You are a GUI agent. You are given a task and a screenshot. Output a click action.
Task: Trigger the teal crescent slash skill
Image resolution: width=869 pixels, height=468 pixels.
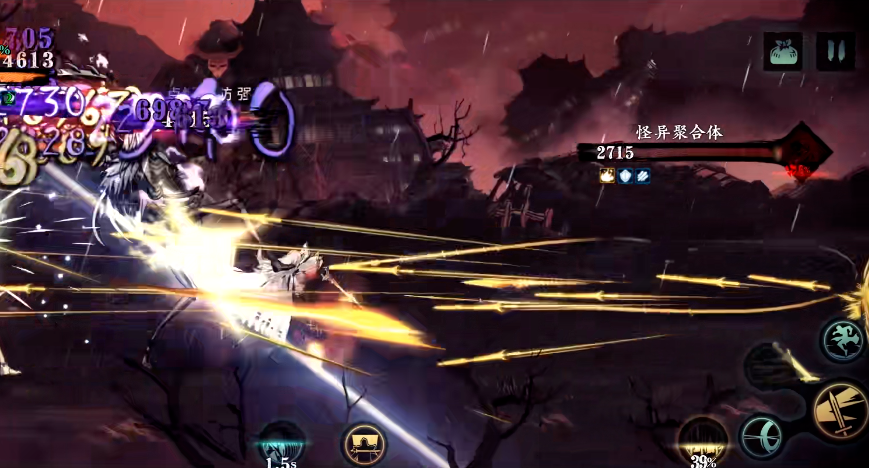pyautogui.click(x=762, y=436)
